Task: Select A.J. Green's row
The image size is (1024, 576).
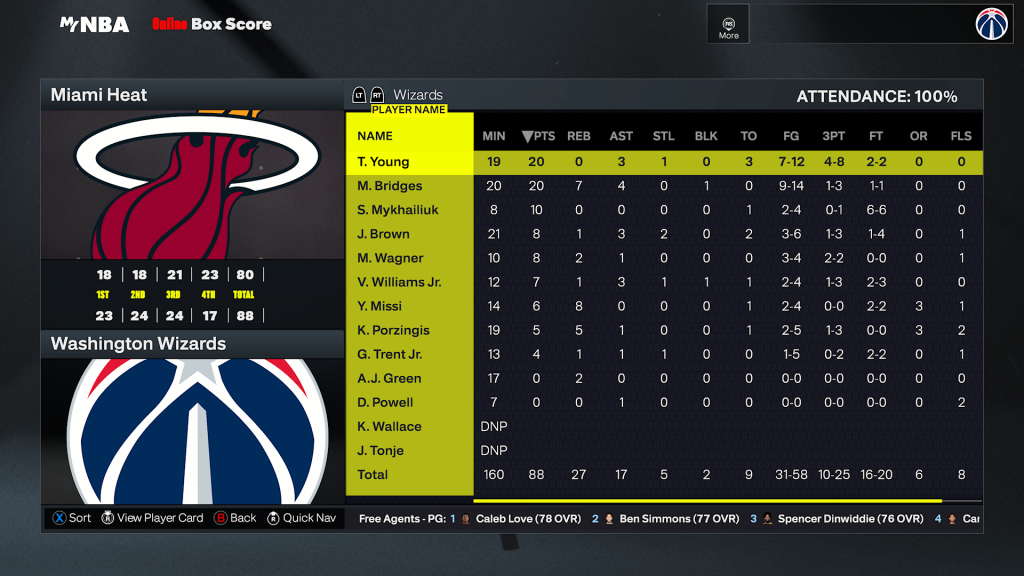Action: click(x=389, y=378)
